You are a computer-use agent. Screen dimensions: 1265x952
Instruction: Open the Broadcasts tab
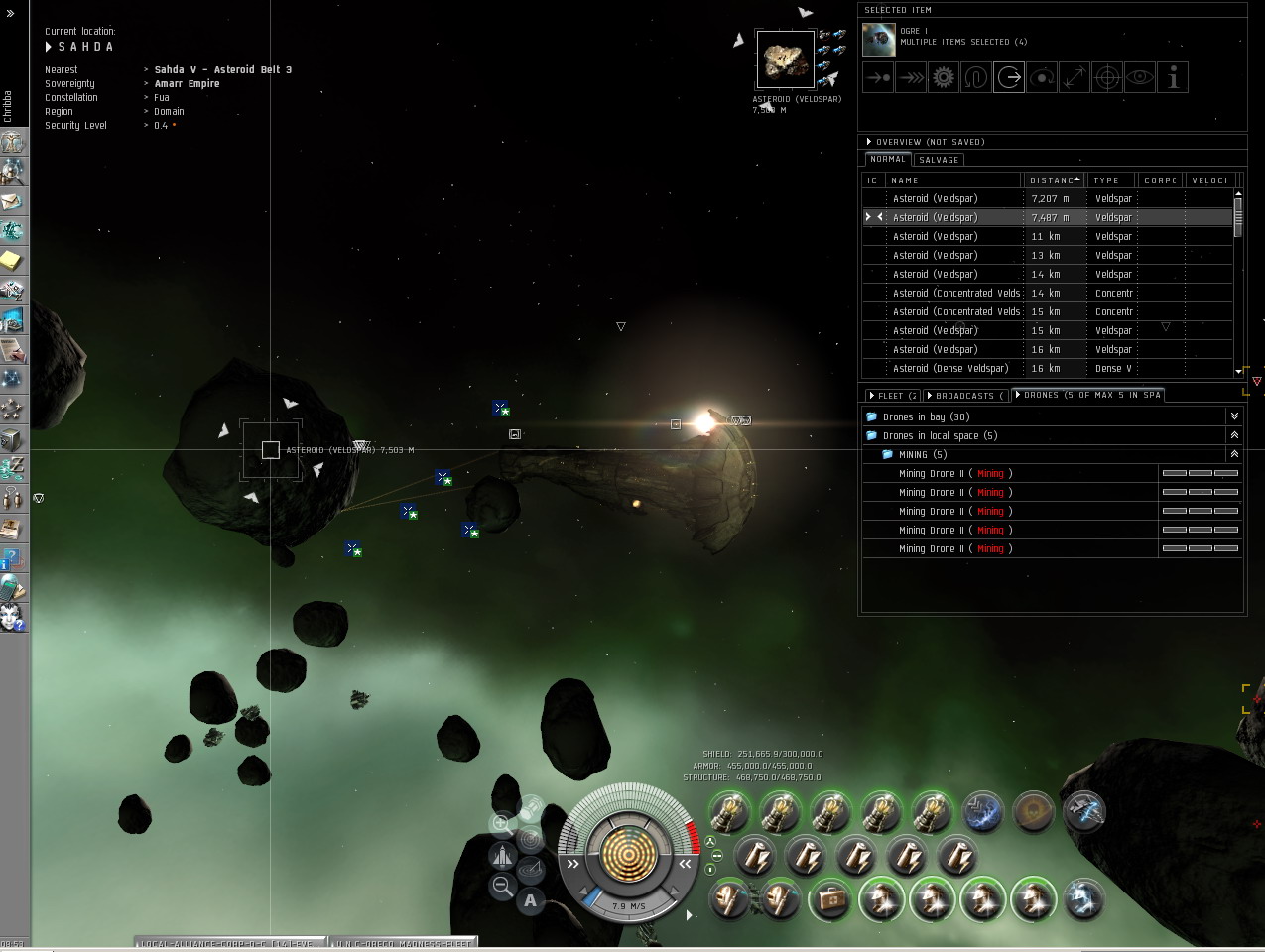[x=964, y=396]
